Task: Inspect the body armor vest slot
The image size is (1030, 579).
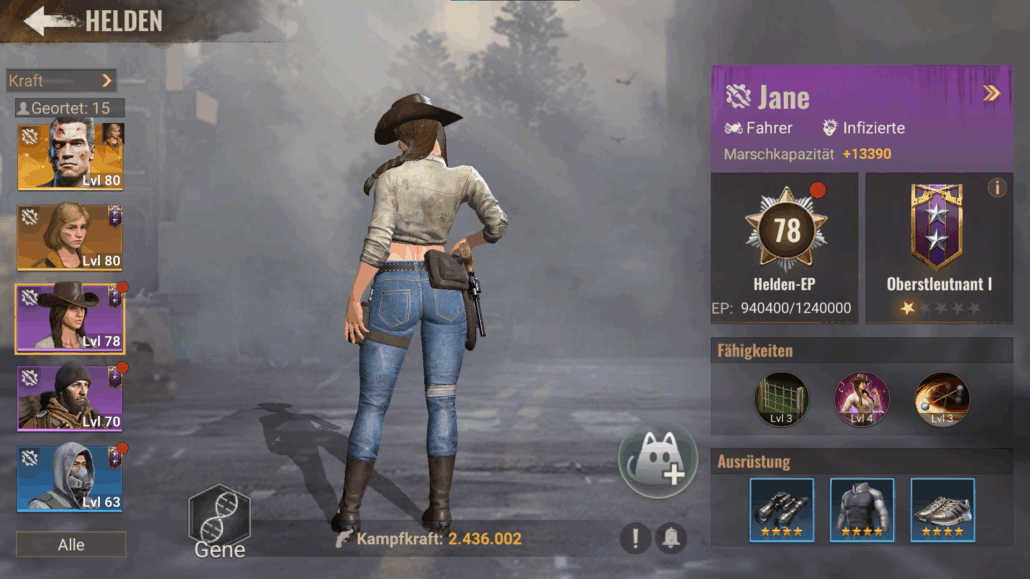Action: pos(861,509)
